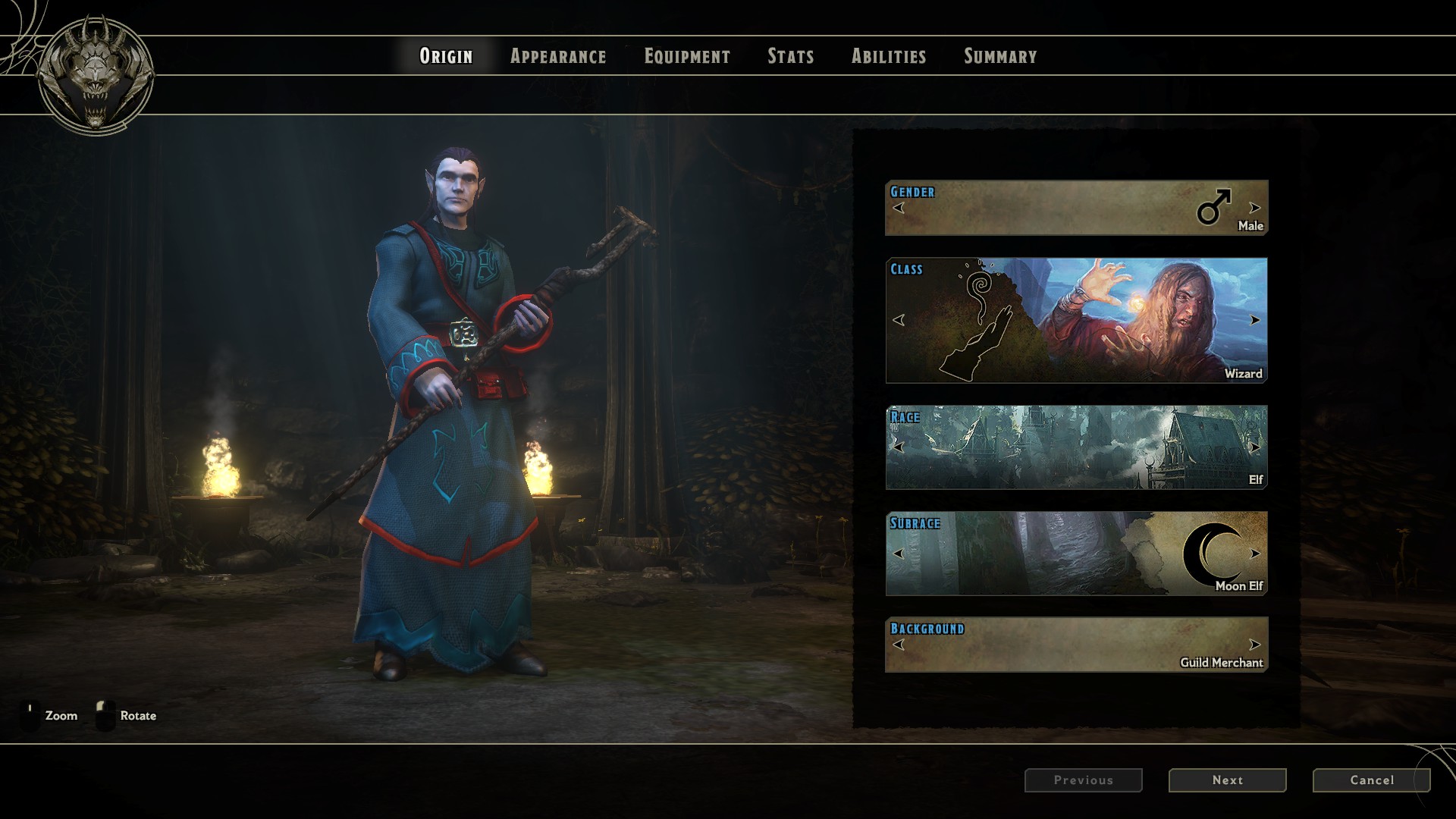
Task: Choose next gender with right arrow
Action: (1255, 208)
